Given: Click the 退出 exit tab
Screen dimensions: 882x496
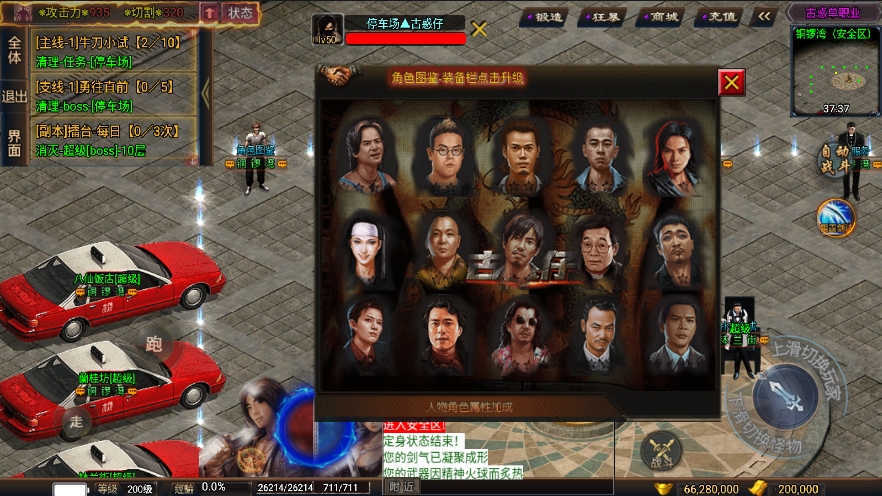Looking at the screenshot, I should [x=14, y=97].
